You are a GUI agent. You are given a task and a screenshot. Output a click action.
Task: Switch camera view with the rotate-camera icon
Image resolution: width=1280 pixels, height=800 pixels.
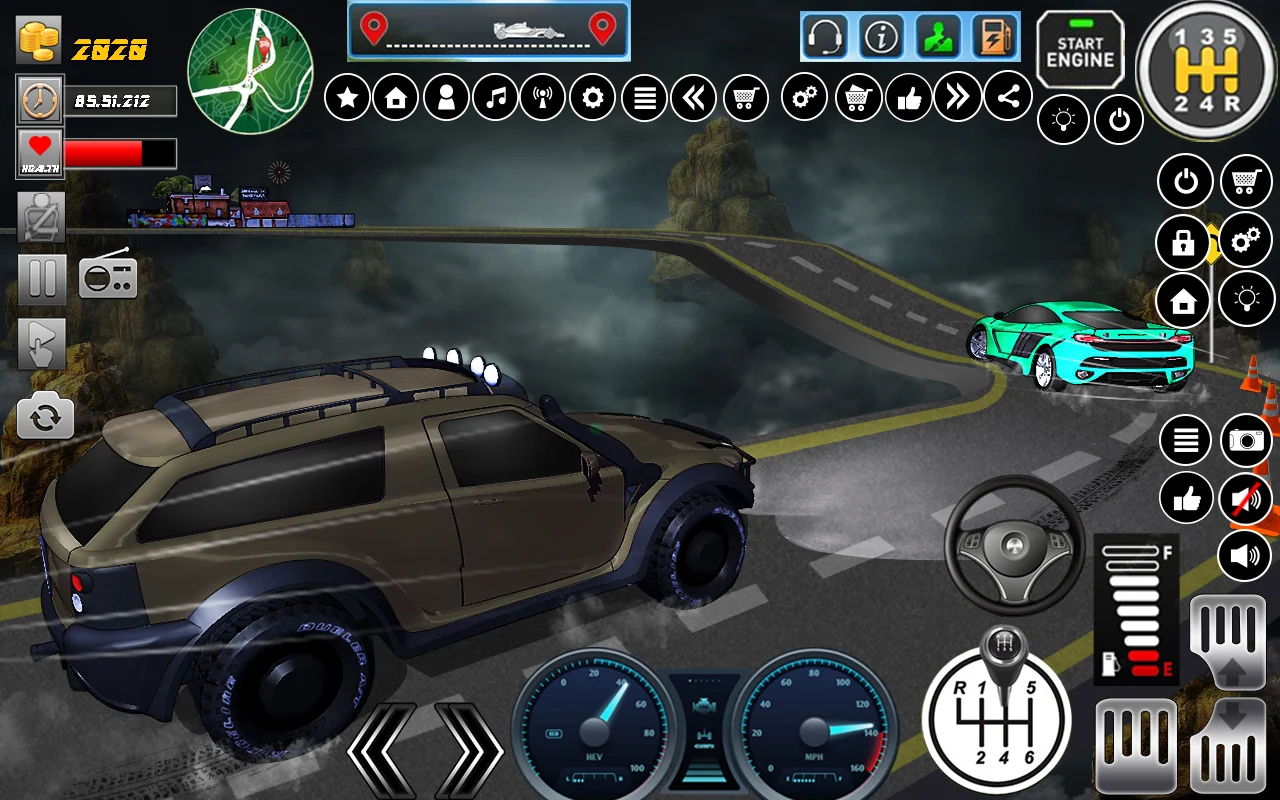coord(45,417)
